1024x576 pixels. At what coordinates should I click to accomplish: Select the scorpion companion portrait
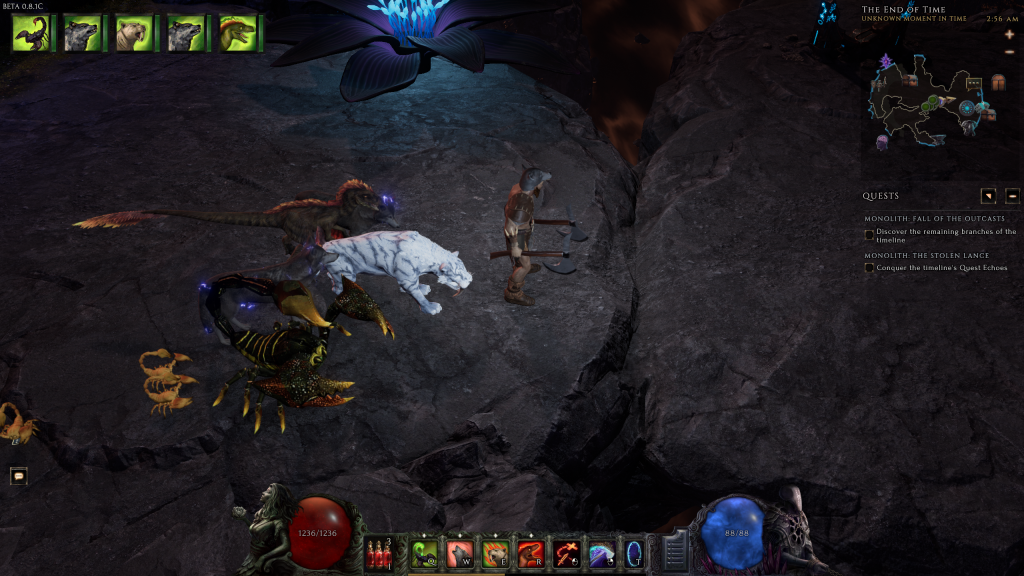[x=30, y=33]
